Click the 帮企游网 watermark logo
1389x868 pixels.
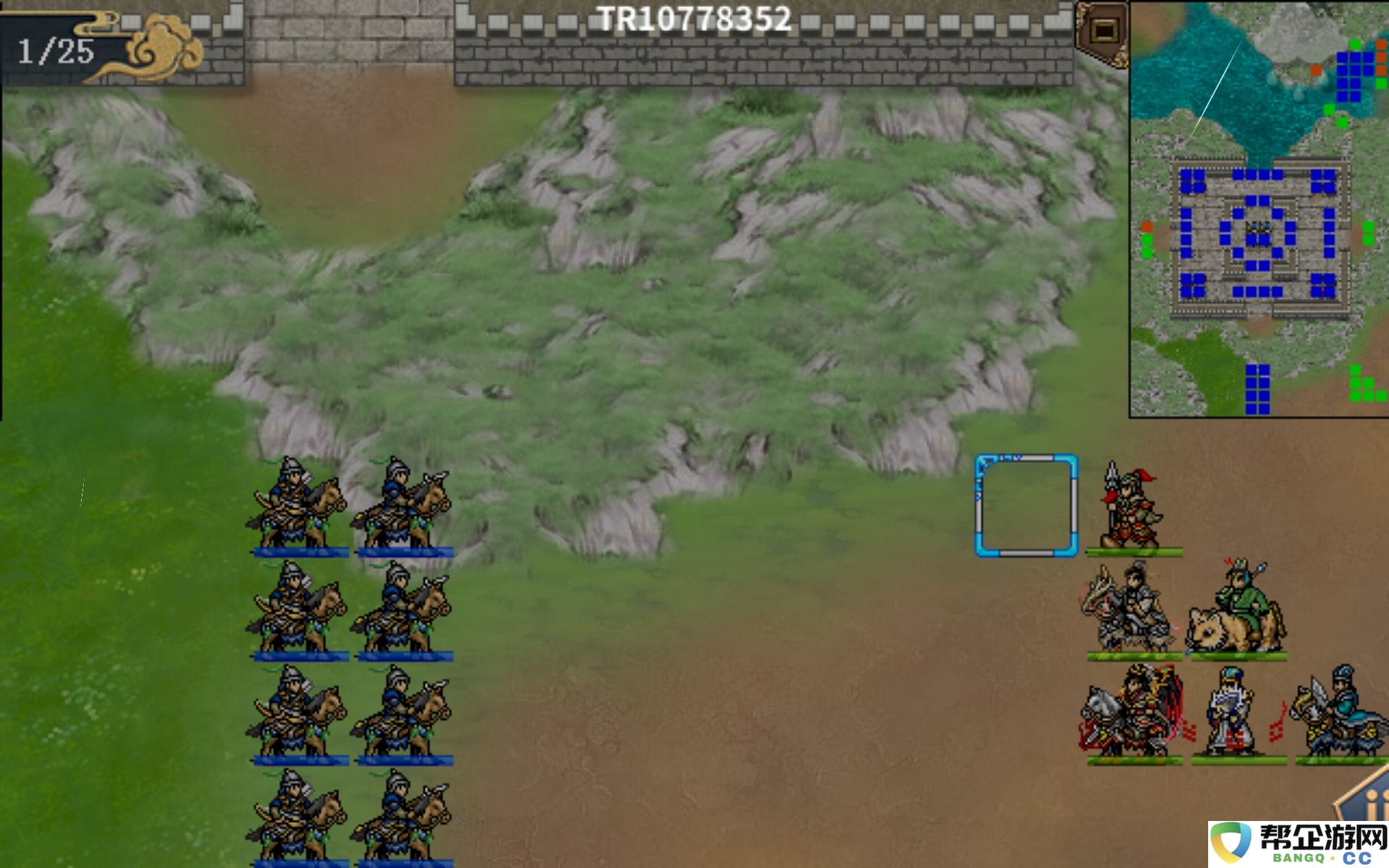tap(1299, 843)
